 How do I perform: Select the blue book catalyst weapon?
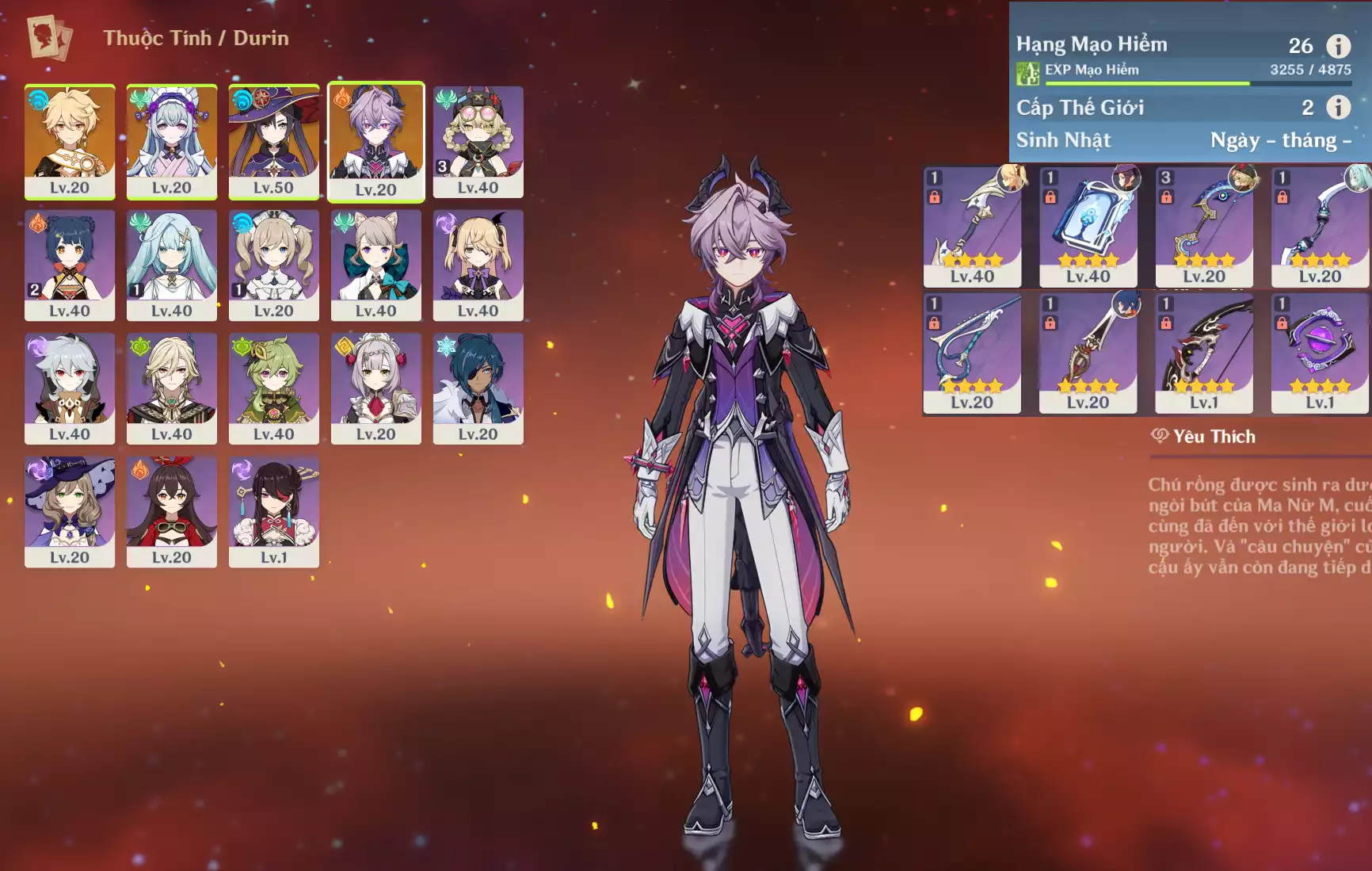click(1088, 227)
